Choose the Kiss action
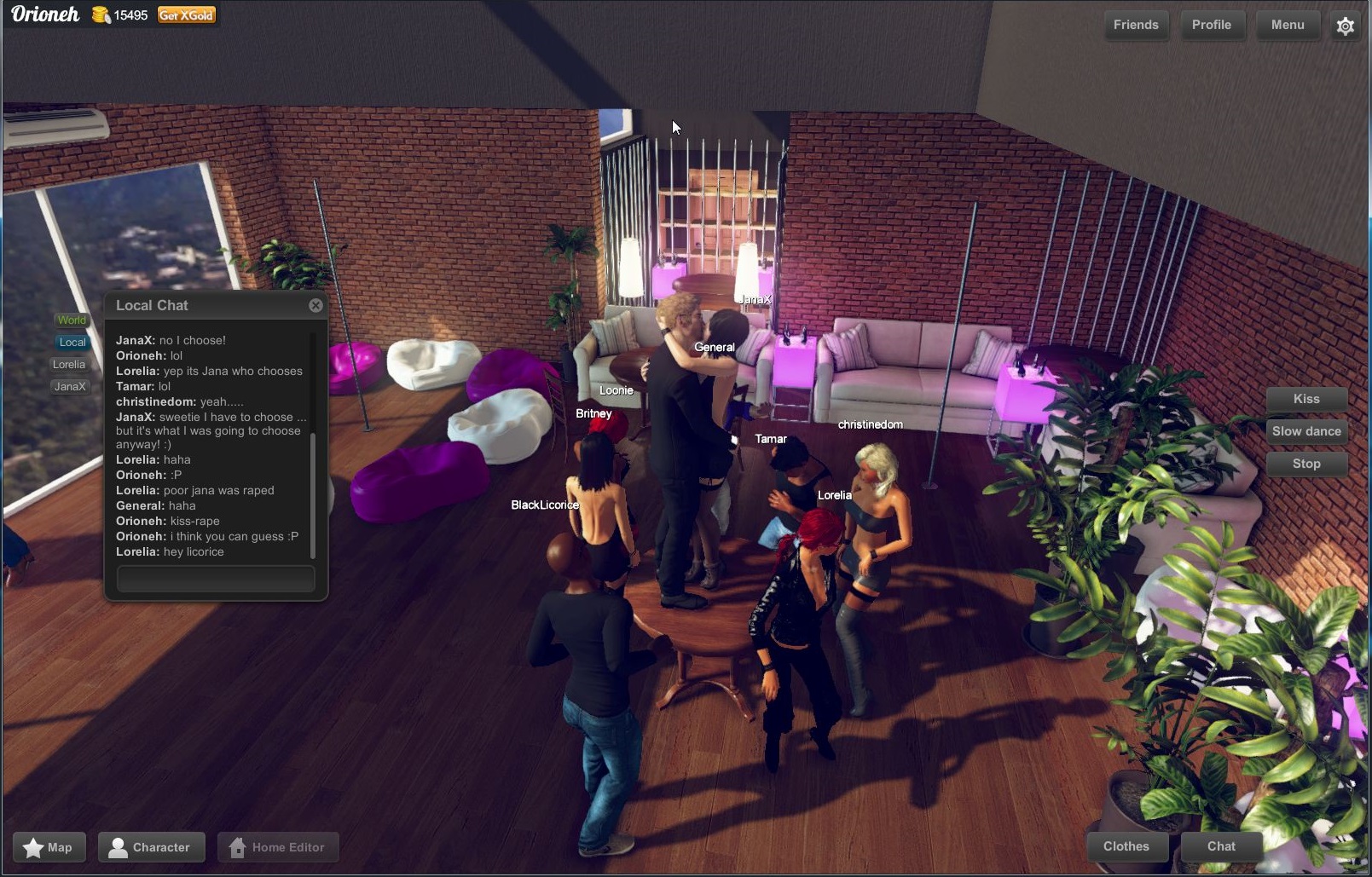 click(1305, 399)
